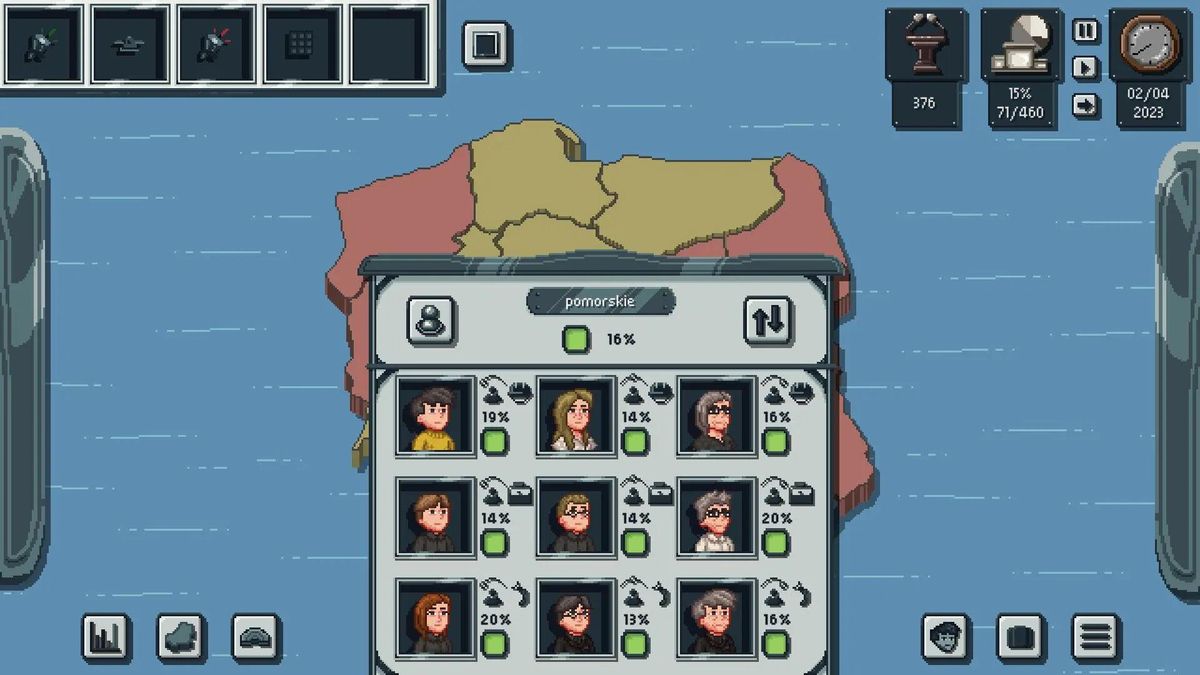Click the dome building button
This screenshot has width=1200, height=675.
(256, 637)
